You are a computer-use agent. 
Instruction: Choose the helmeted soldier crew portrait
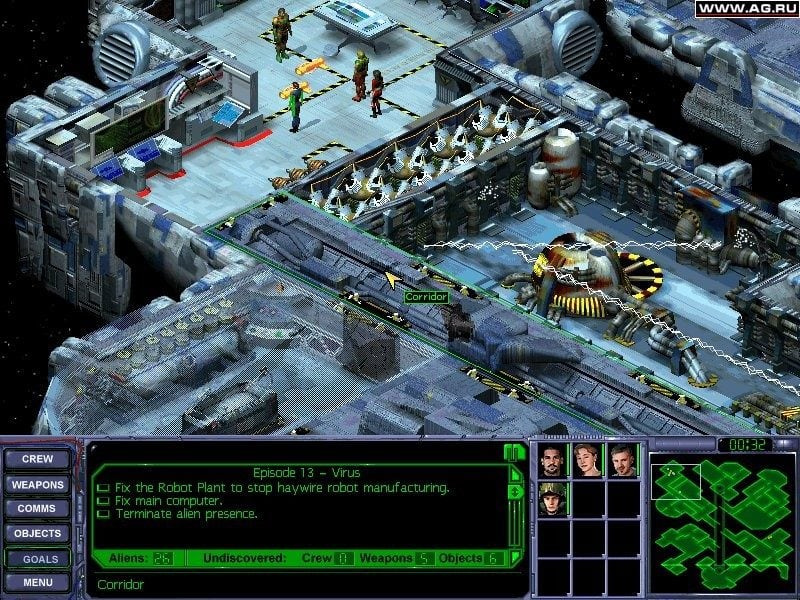pyautogui.click(x=553, y=498)
